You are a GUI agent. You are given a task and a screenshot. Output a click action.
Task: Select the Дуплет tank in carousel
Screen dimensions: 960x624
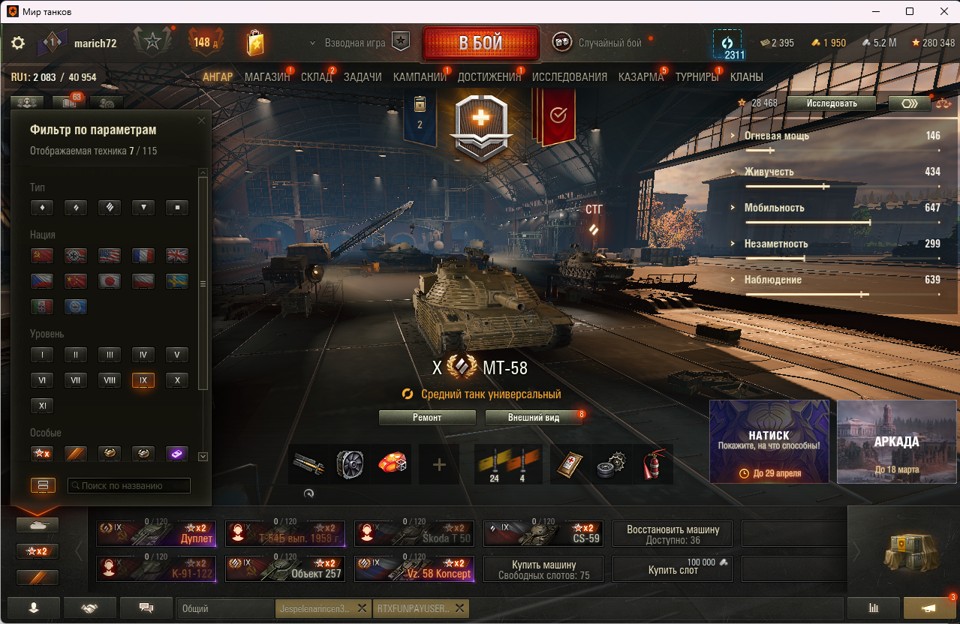156,533
